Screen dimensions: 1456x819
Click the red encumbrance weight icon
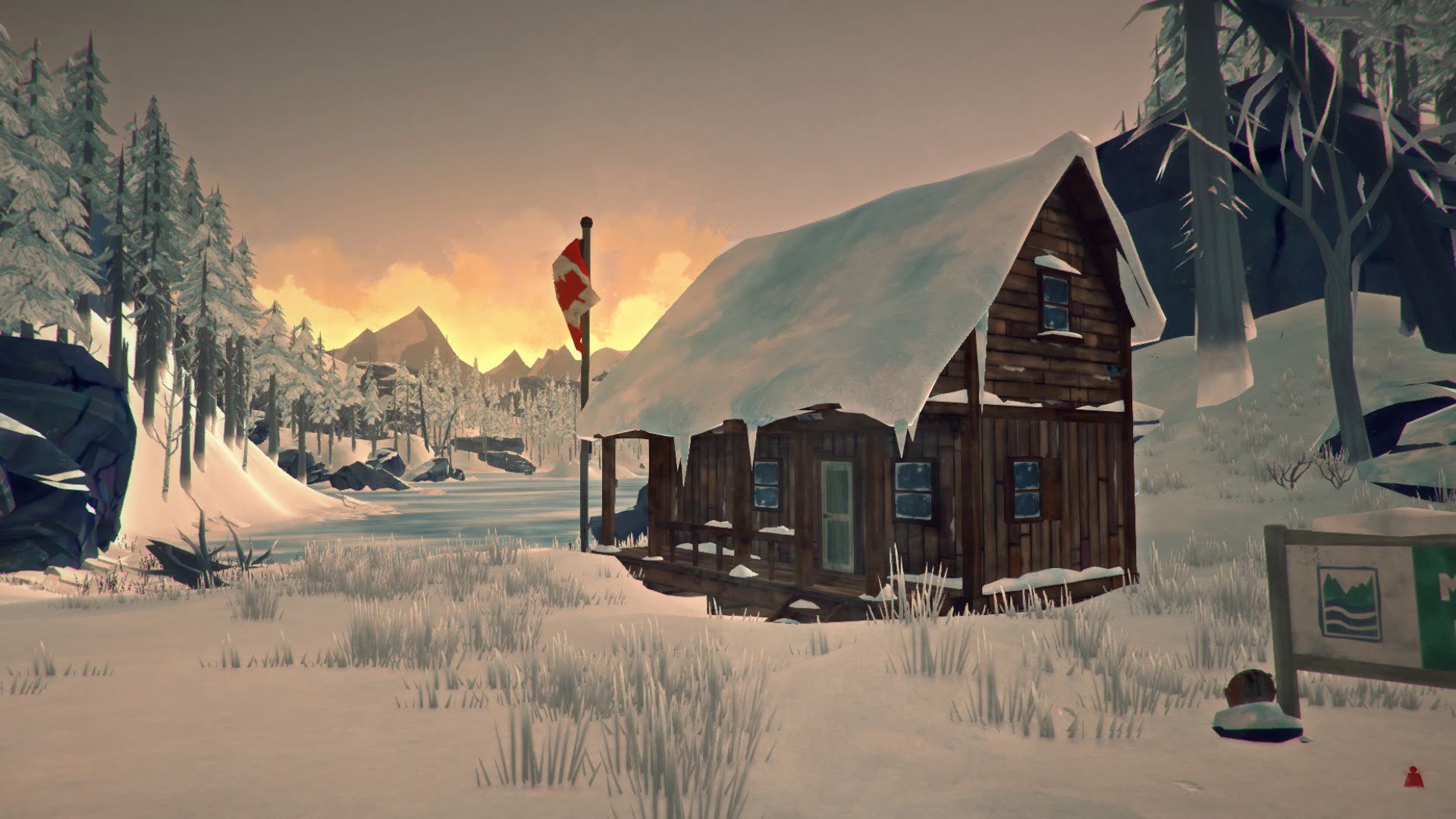point(1412,777)
